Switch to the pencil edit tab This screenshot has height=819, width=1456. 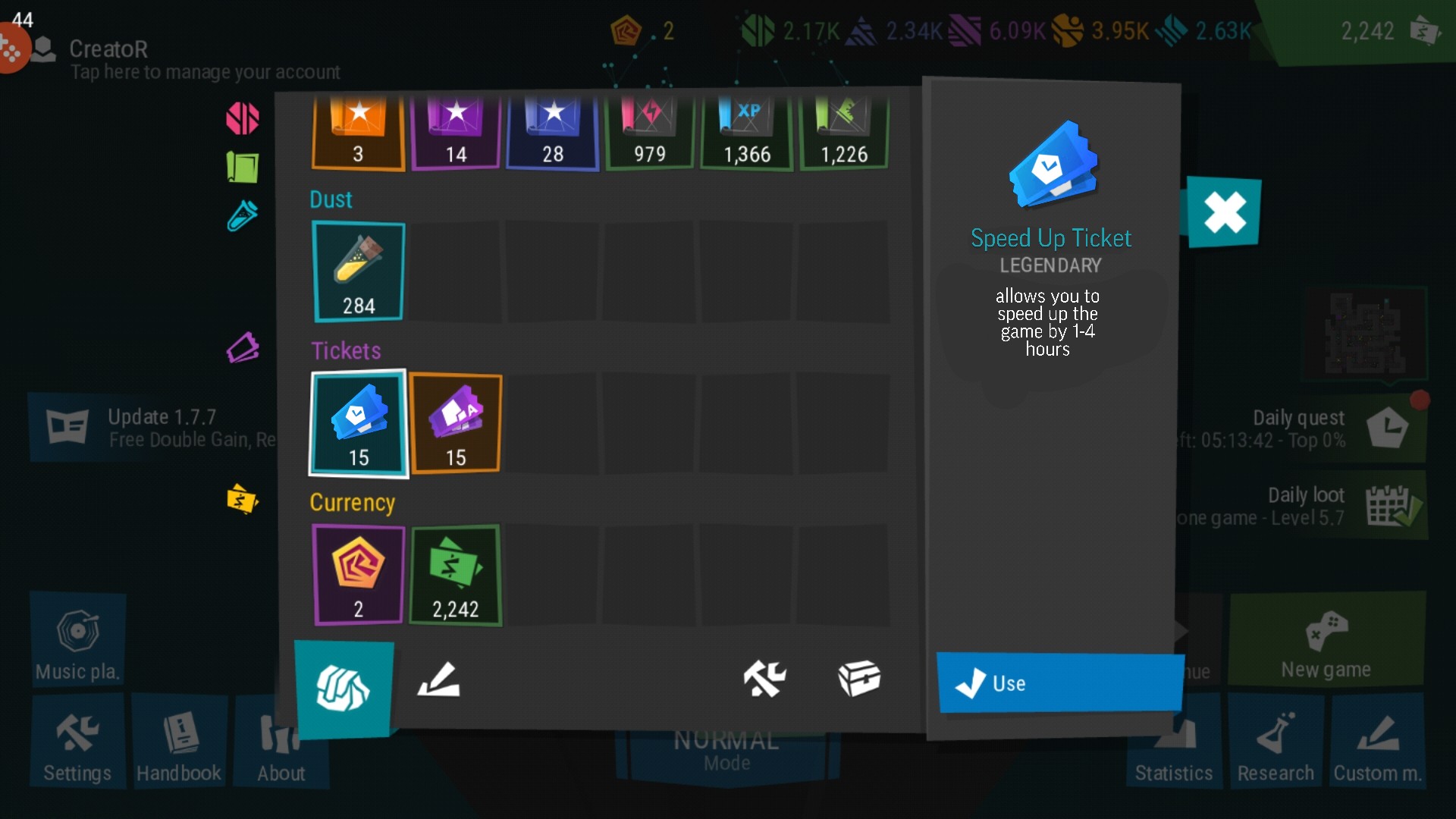[x=439, y=679]
